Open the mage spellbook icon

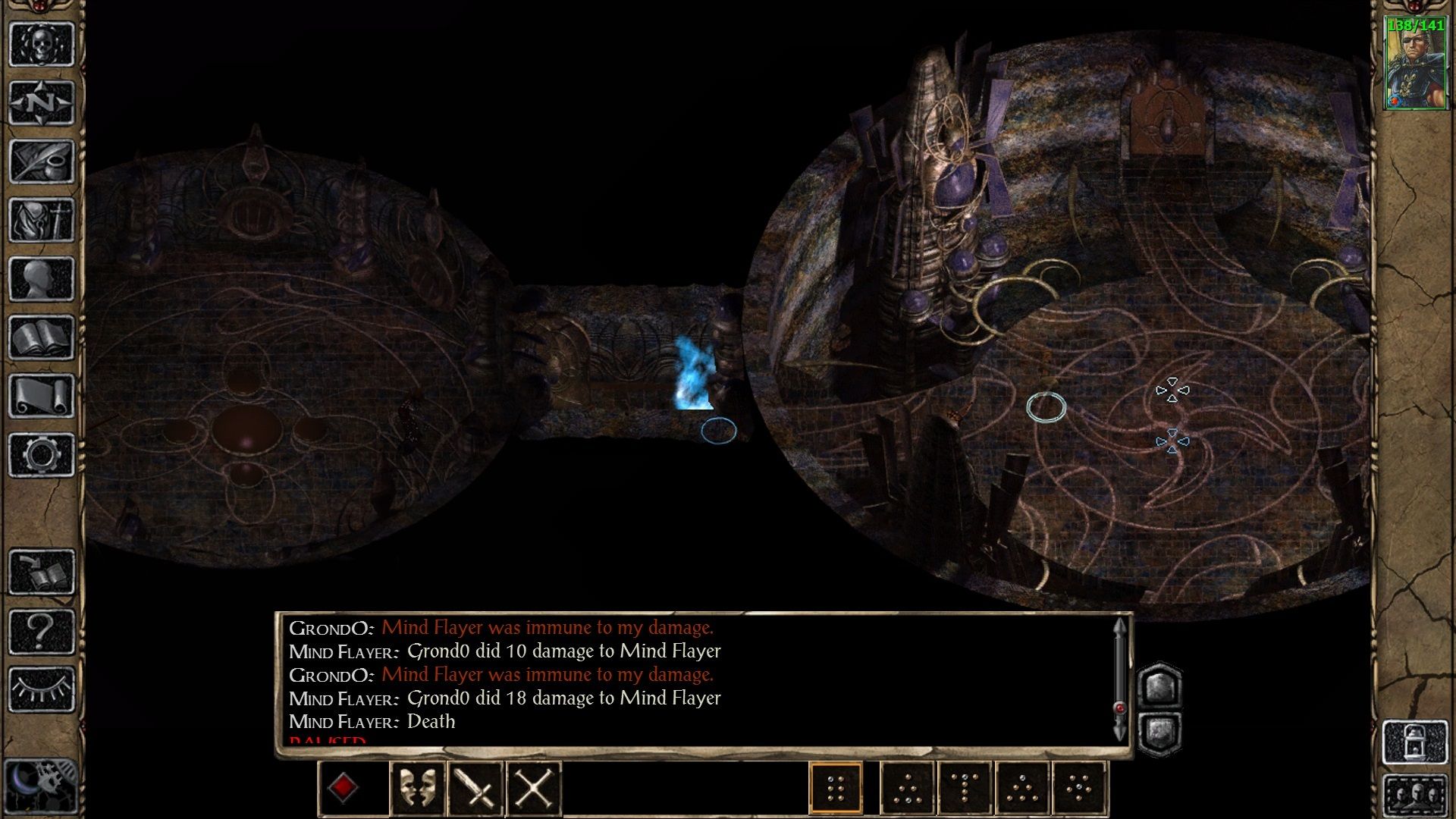[x=42, y=337]
